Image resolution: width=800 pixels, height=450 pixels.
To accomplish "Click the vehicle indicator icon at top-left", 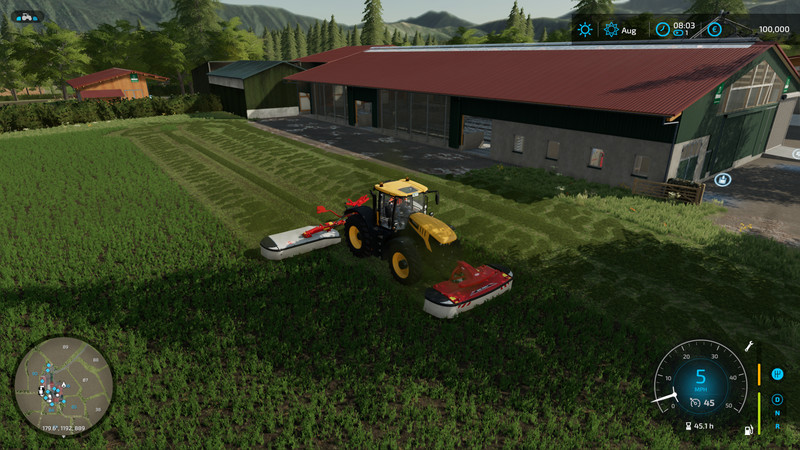I will [25, 16].
